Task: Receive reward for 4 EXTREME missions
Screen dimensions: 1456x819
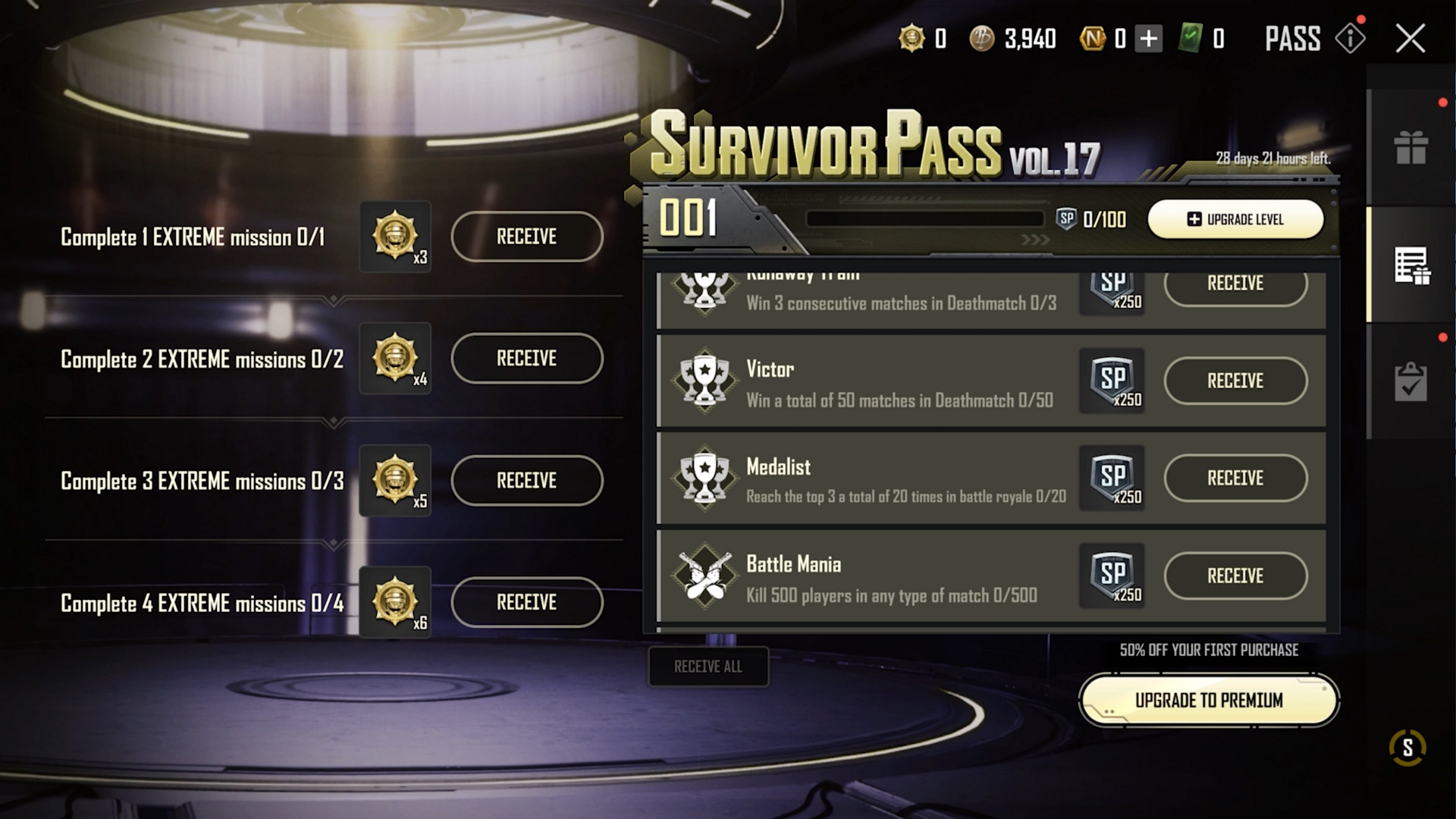Action: click(526, 602)
